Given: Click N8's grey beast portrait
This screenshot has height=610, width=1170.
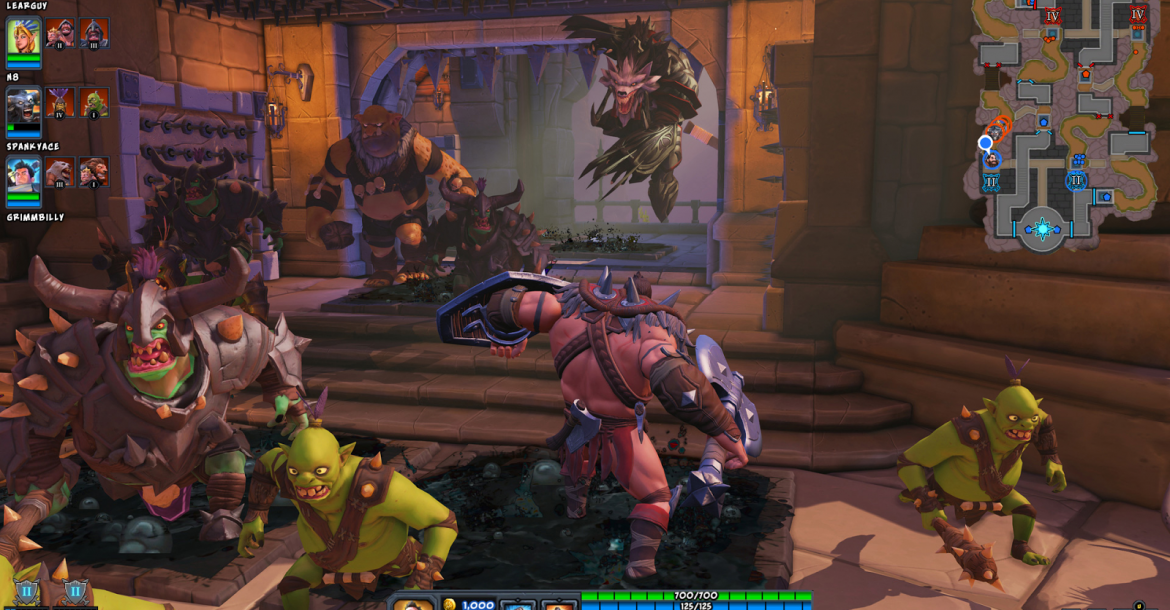Looking at the screenshot, I should [23, 105].
